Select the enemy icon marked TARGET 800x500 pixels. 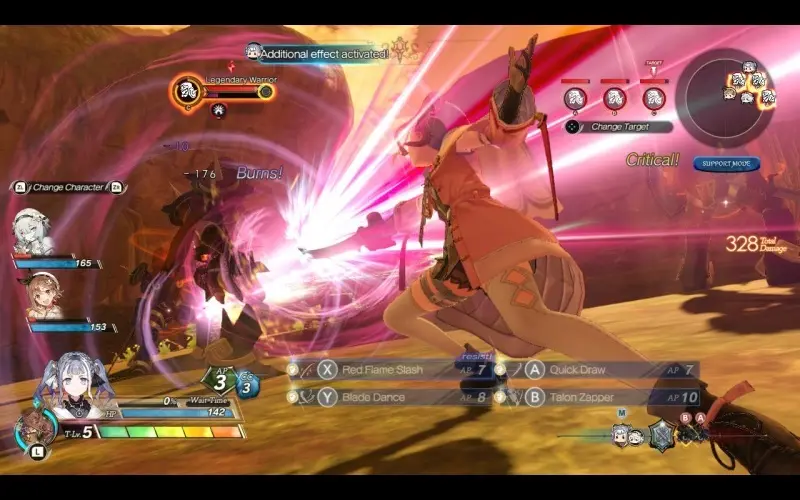tap(654, 97)
